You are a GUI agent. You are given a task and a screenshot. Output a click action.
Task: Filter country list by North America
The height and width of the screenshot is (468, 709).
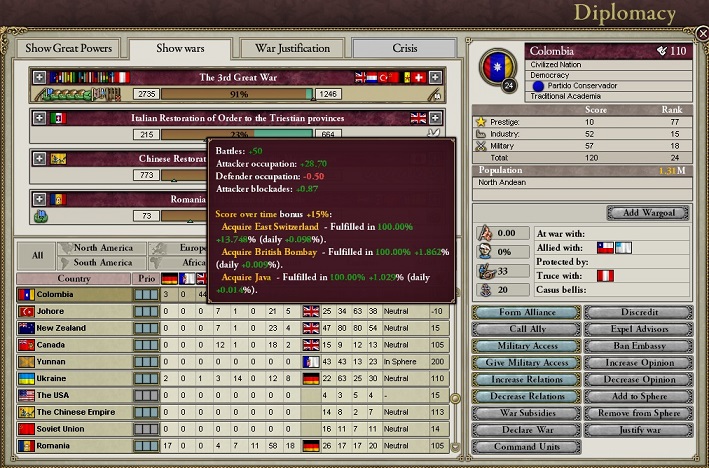102,248
